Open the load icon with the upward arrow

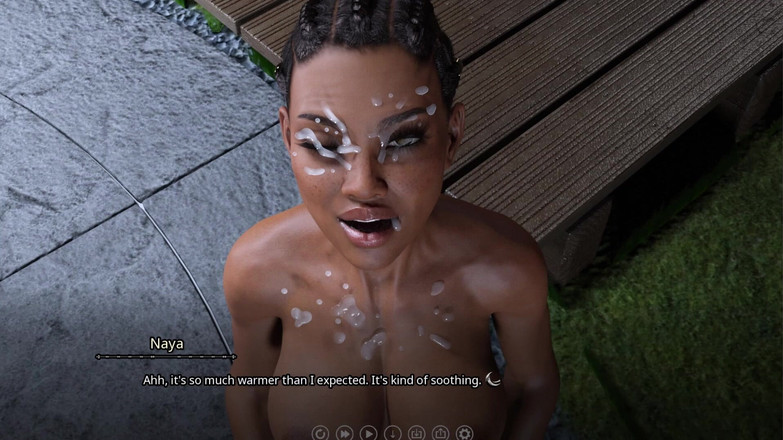tap(440, 433)
